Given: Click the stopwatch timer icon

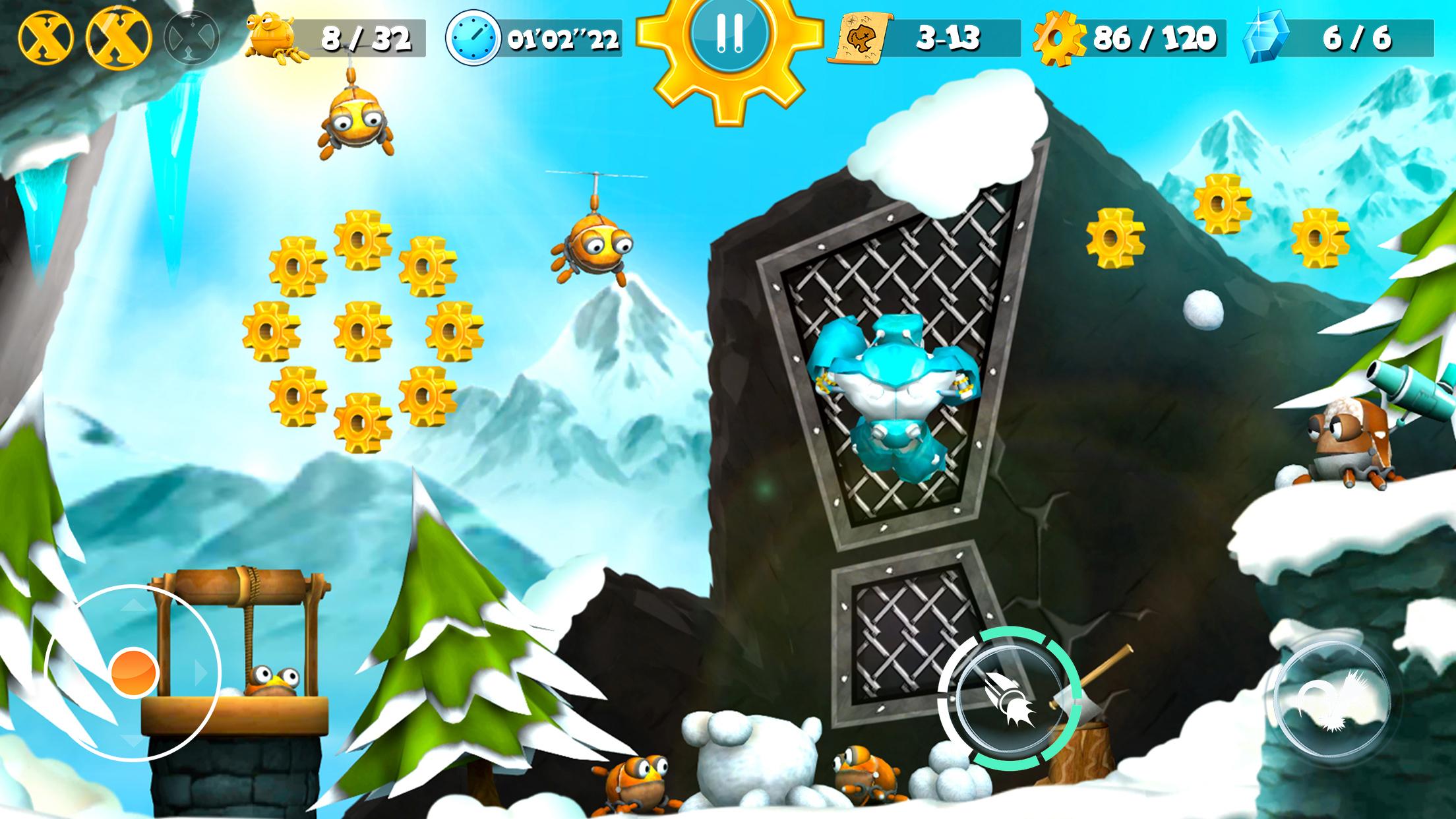Looking at the screenshot, I should 472,38.
